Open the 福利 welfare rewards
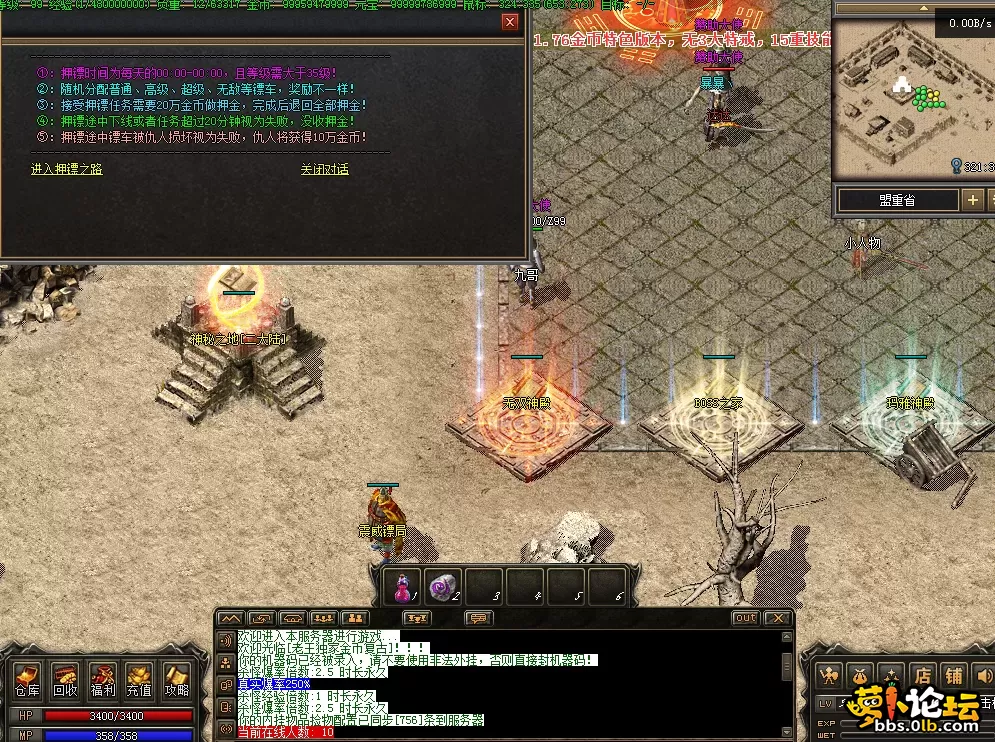 pyautogui.click(x=102, y=680)
